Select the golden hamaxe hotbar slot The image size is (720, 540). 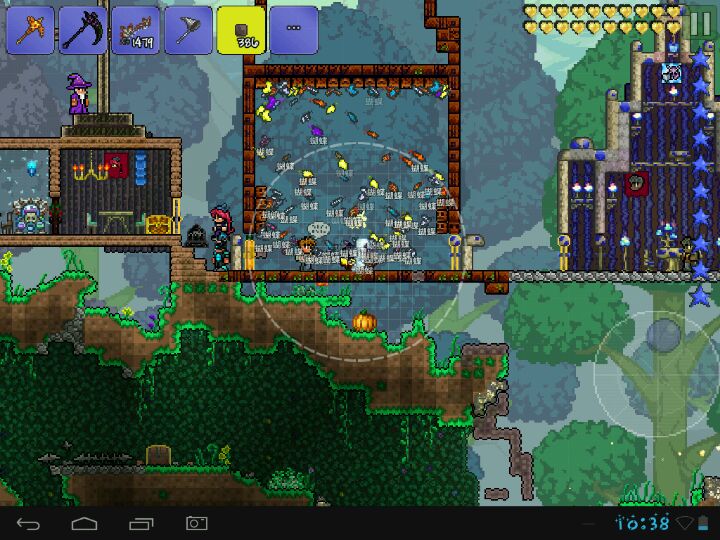(30, 30)
